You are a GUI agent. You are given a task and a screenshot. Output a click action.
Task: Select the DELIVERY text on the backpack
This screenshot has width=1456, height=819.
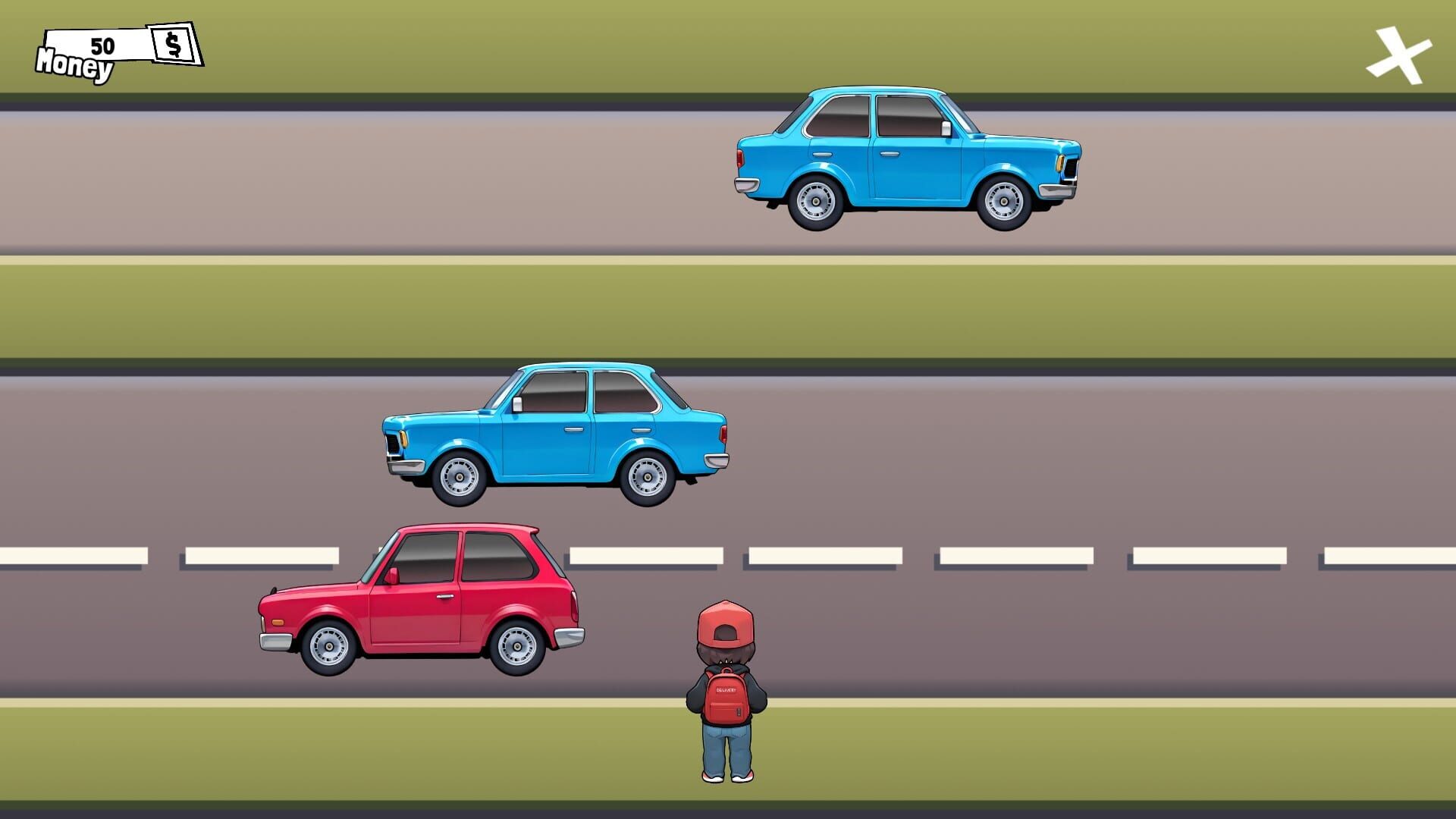coord(726,689)
